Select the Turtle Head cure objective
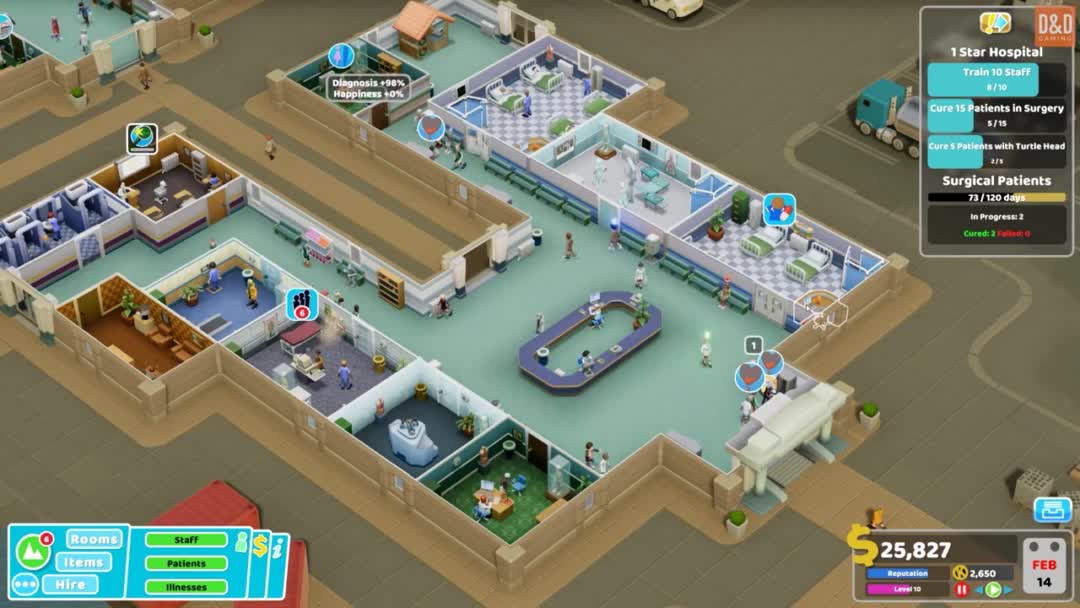Screen dimensions: 1080x608 point(996,152)
